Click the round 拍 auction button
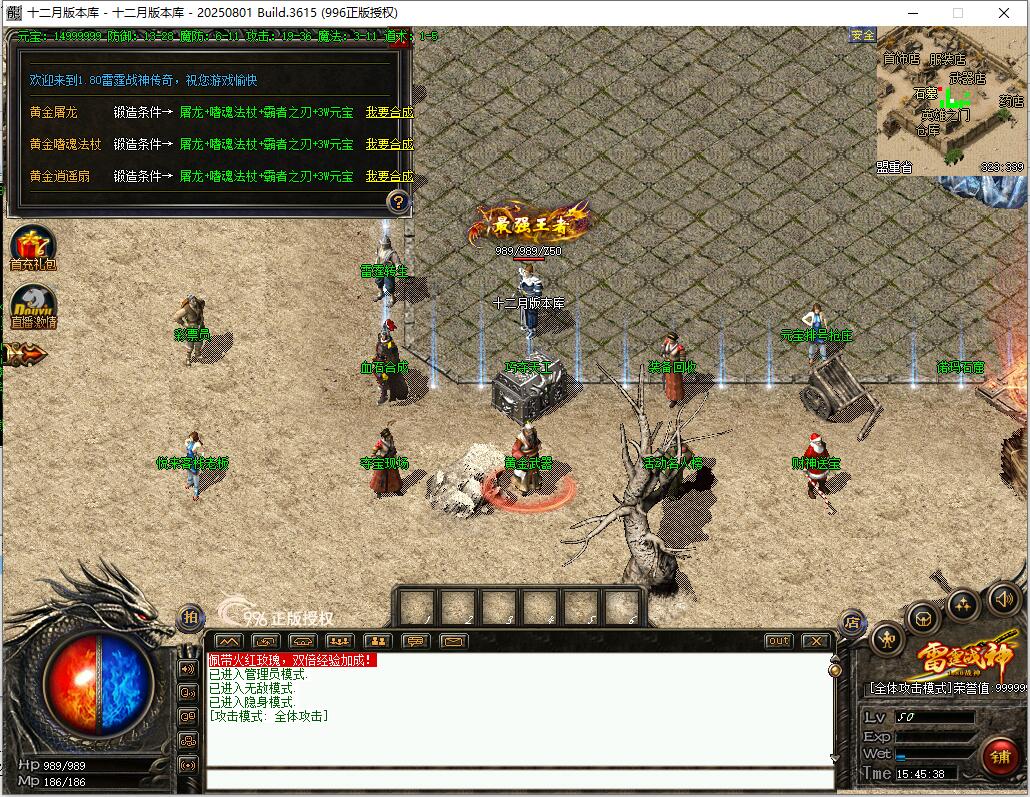Viewport: 1030px width, 797px height. pyautogui.click(x=189, y=618)
